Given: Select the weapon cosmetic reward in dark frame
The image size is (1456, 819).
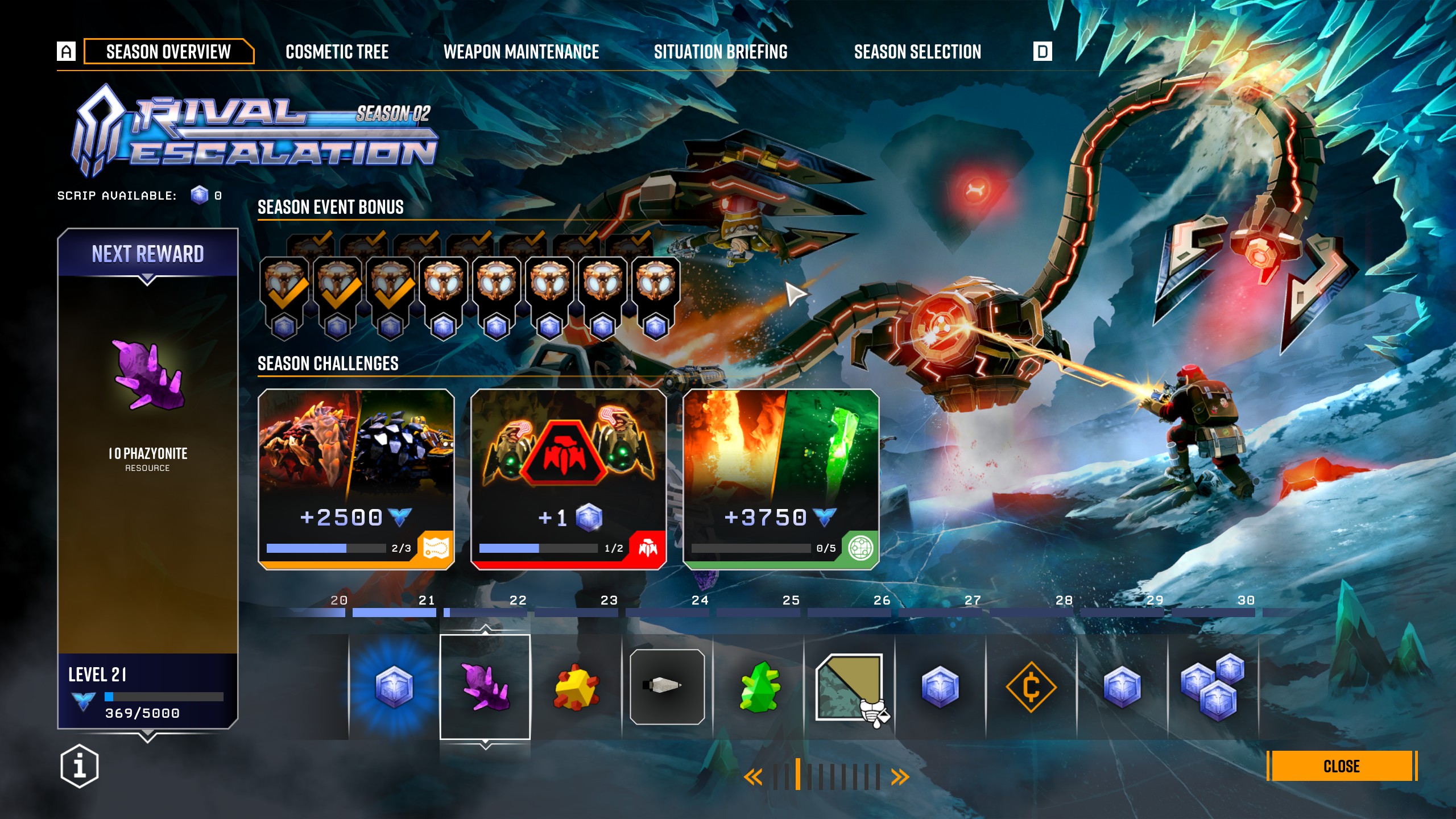Looking at the screenshot, I should point(667,687).
